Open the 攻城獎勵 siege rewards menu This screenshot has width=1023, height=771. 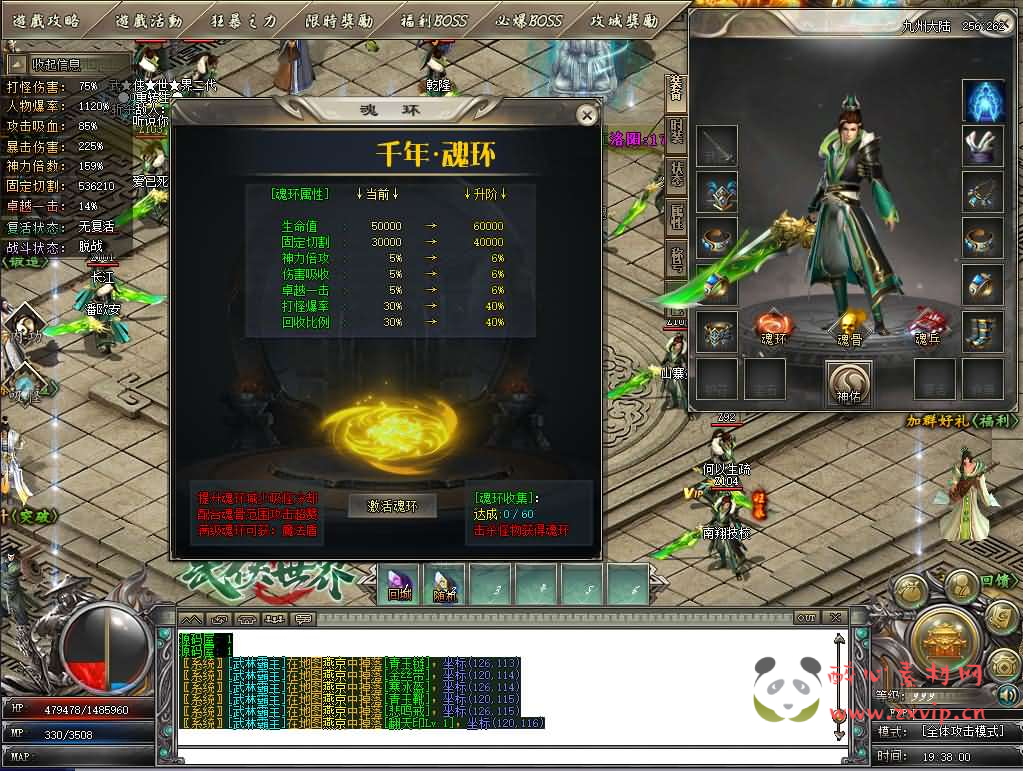[624, 21]
